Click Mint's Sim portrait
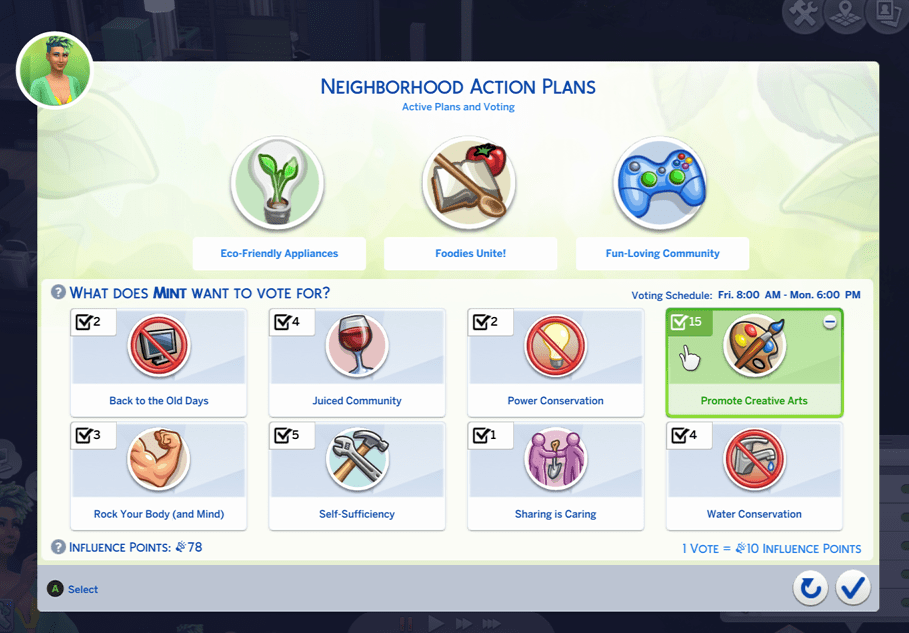 (x=55, y=69)
